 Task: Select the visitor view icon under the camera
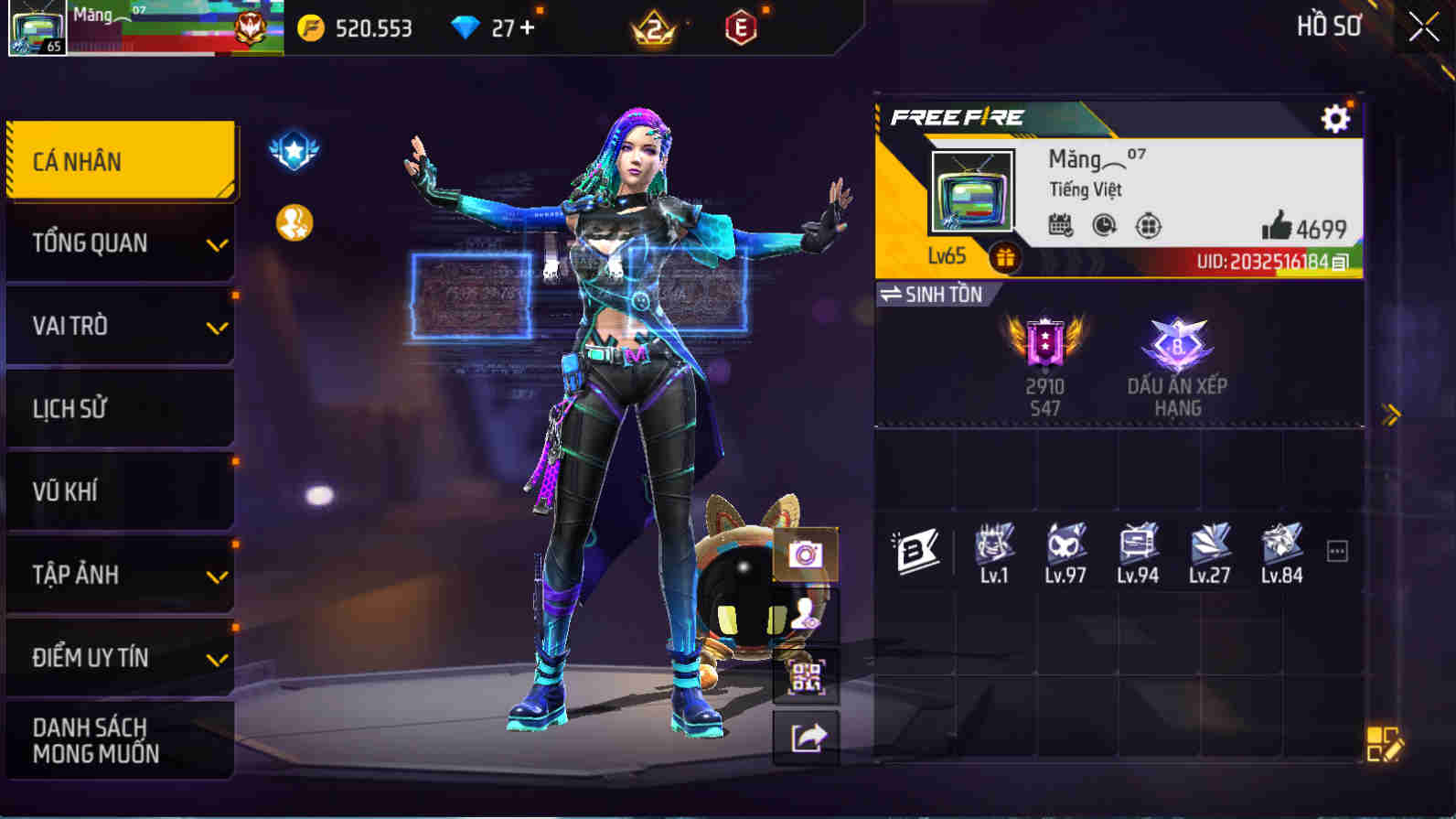[807, 616]
